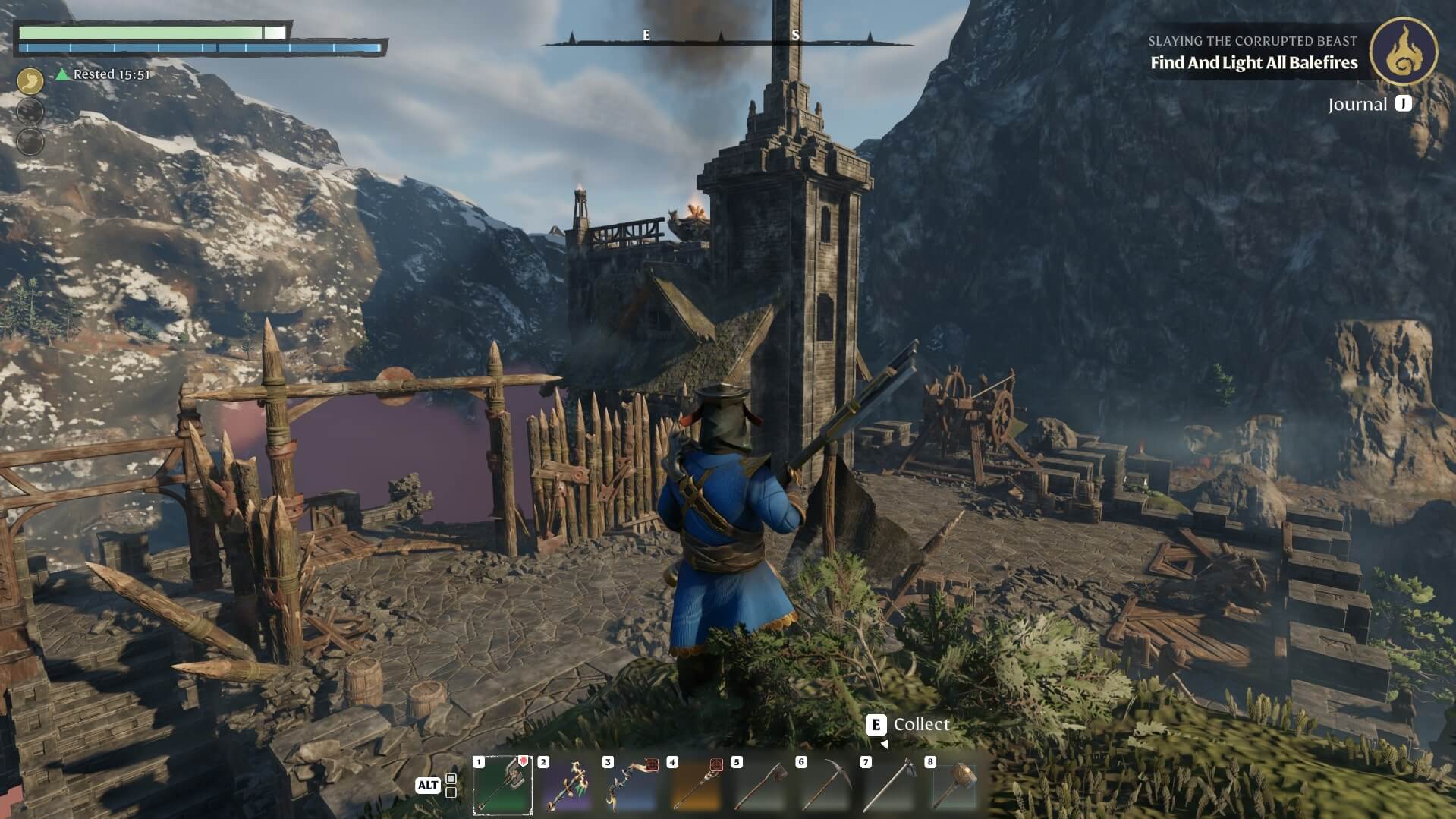1456x819 pixels.
Task: Select the two-handed battle axe in slot 1
Action: 502,786
